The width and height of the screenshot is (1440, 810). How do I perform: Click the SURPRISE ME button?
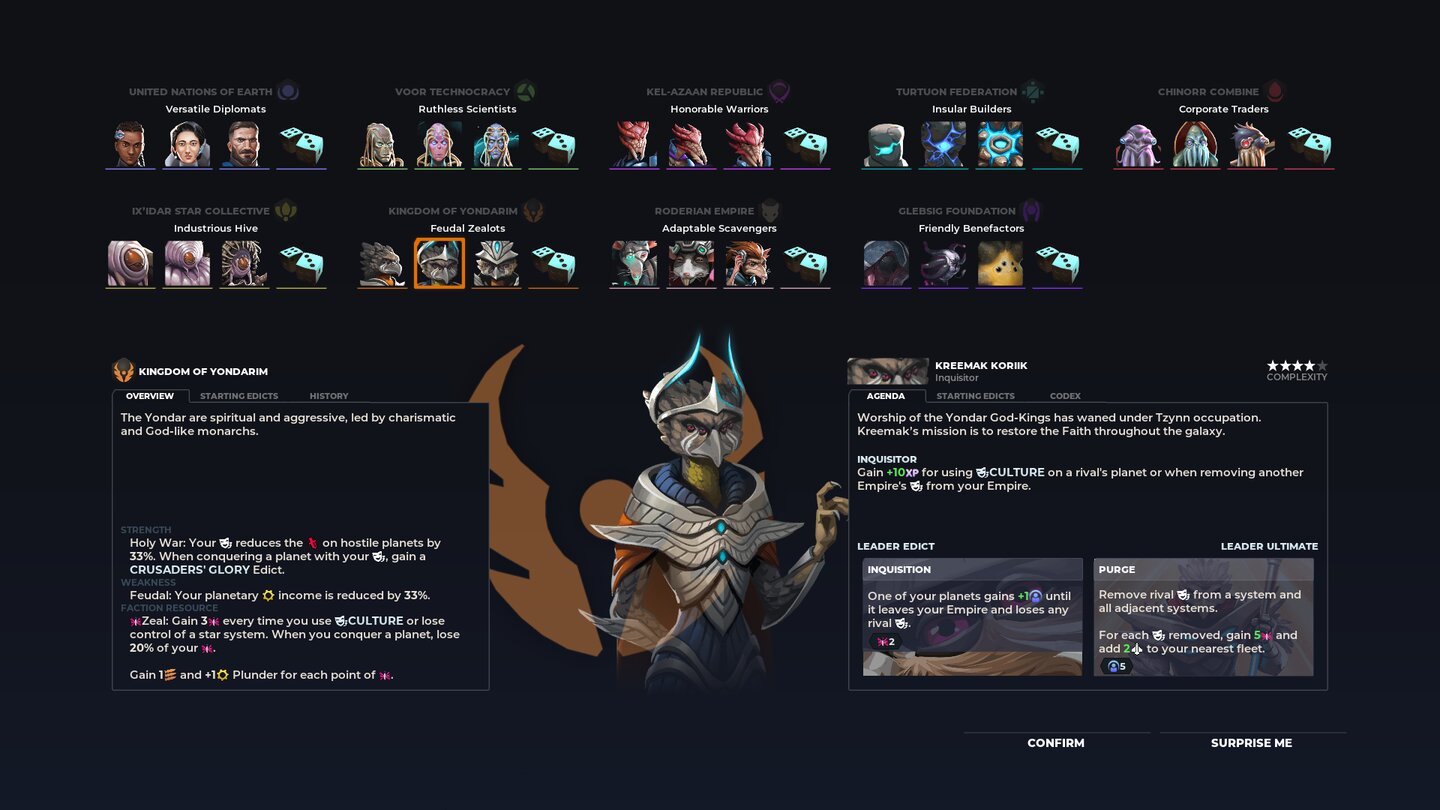1250,743
